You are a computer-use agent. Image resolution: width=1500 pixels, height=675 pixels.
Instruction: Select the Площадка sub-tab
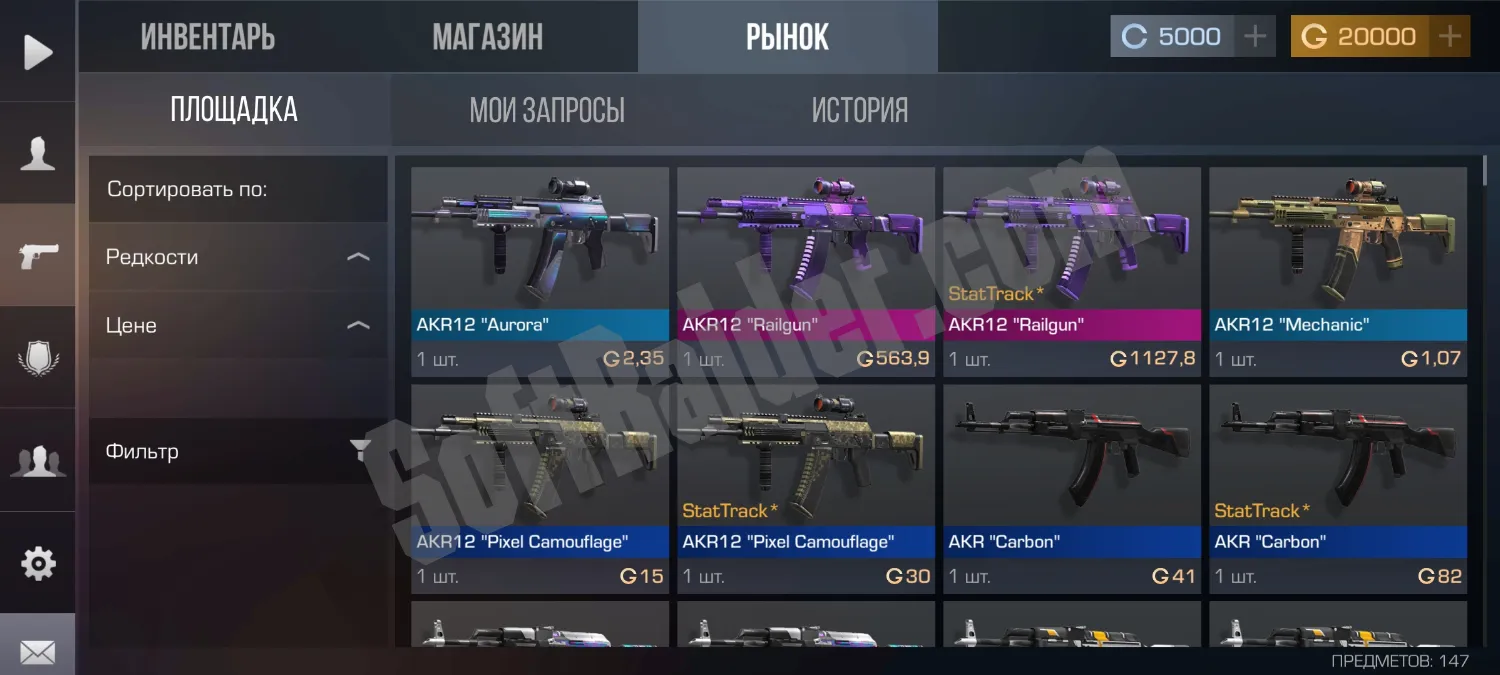point(234,110)
